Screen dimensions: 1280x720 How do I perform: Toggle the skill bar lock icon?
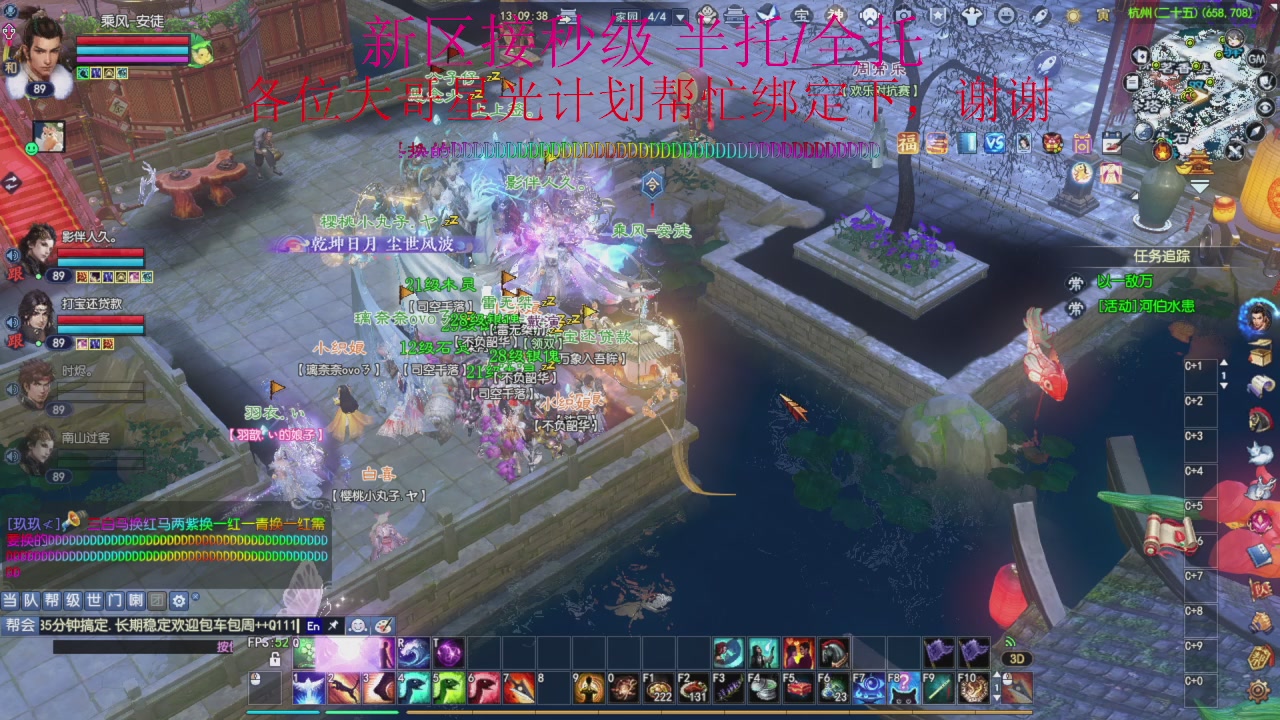pos(276,659)
